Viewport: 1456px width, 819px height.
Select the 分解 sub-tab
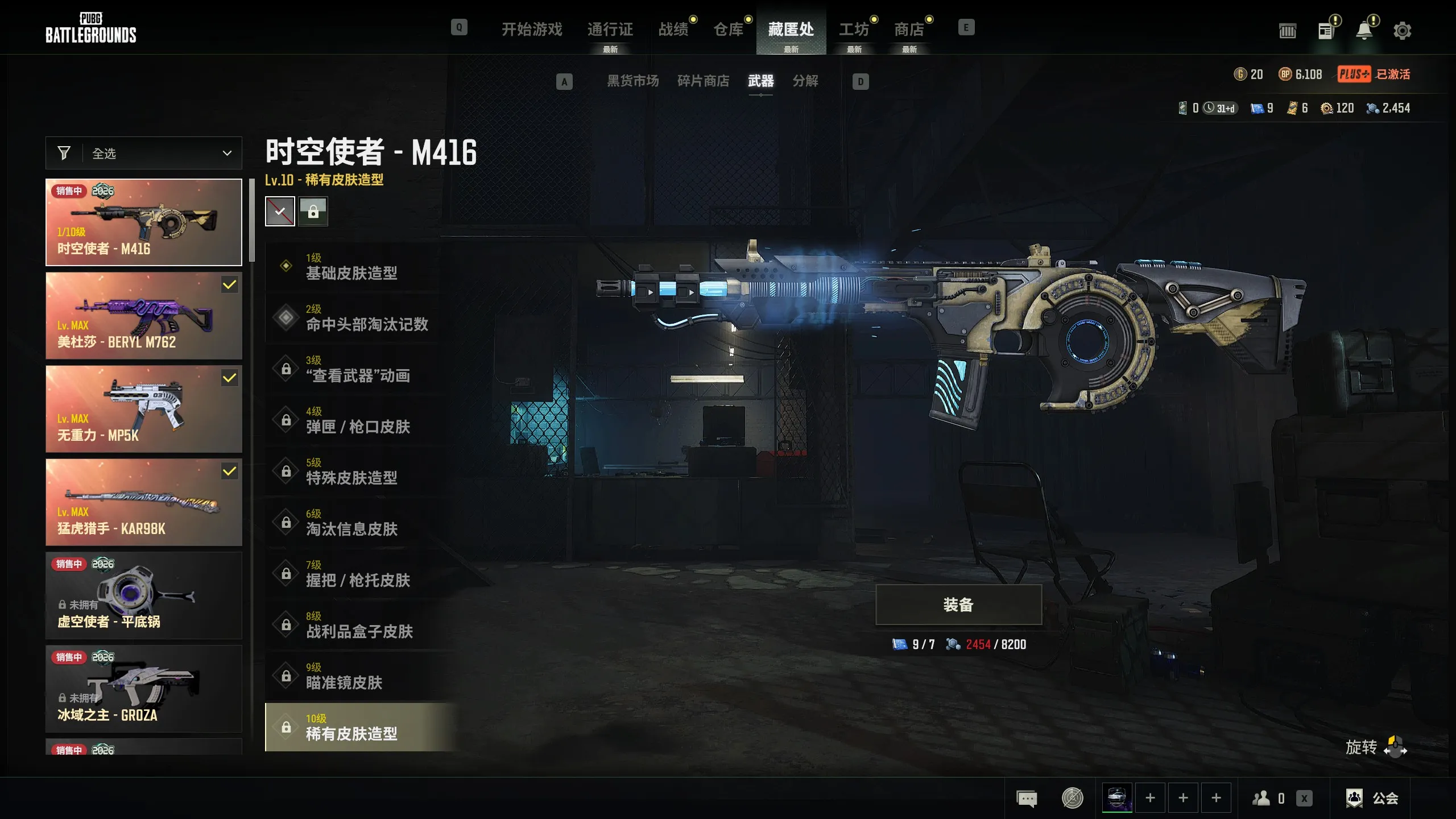pyautogui.click(x=805, y=81)
